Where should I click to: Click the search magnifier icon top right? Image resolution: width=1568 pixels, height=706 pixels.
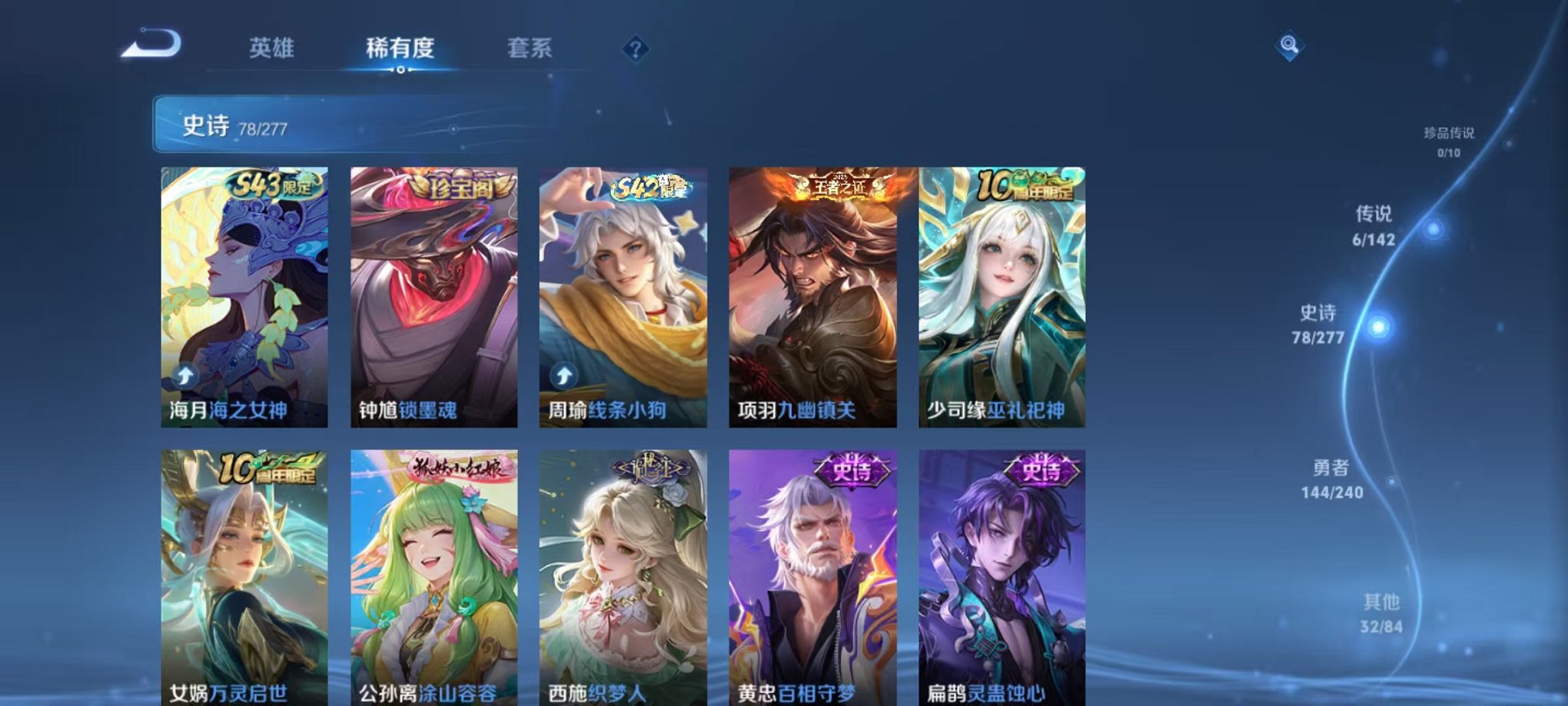[1291, 46]
